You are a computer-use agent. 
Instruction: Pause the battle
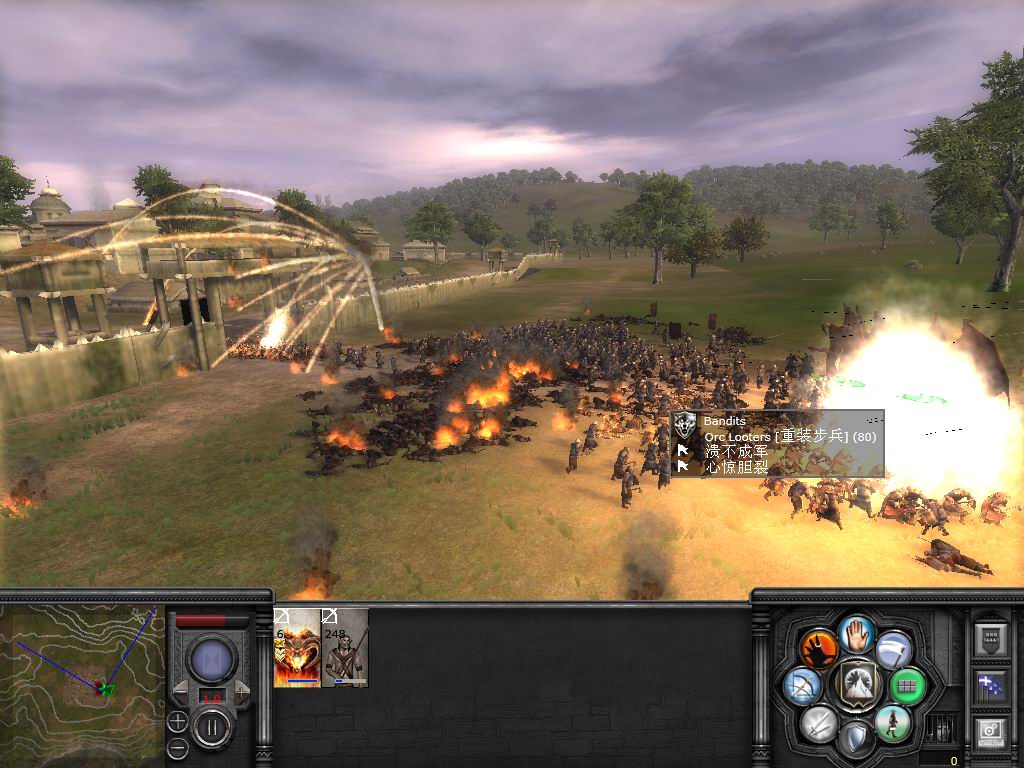click(x=212, y=727)
